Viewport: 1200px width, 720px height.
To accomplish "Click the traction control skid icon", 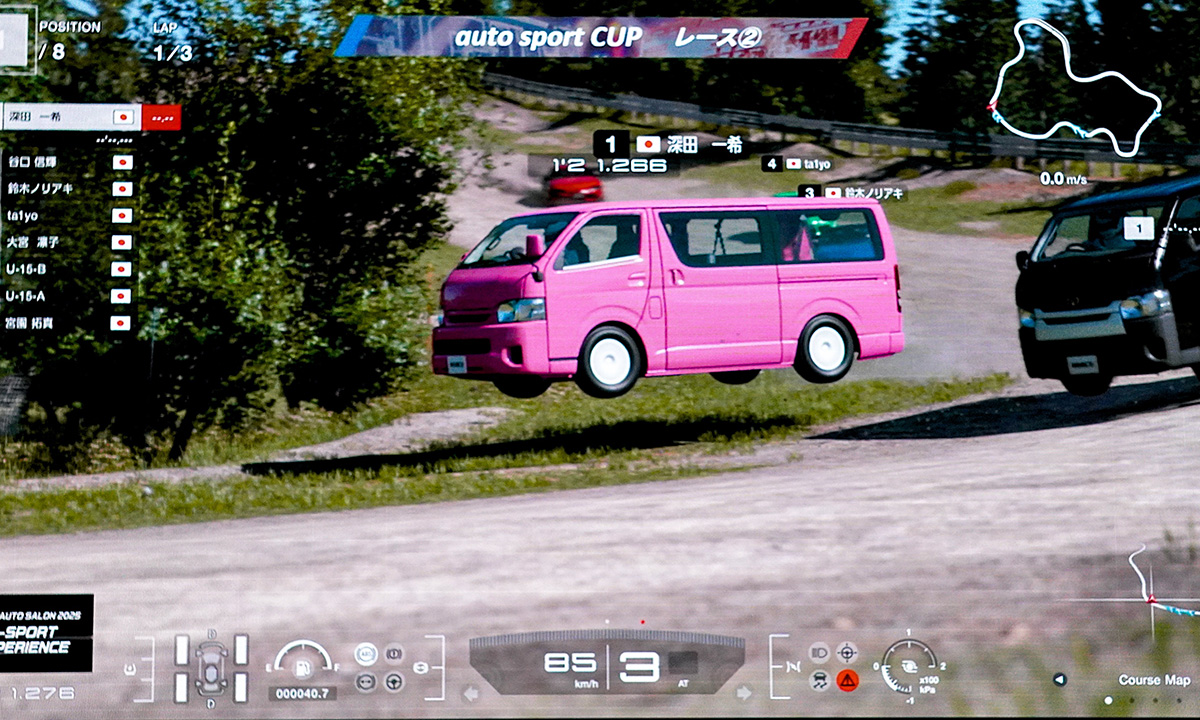I will click(x=818, y=681).
